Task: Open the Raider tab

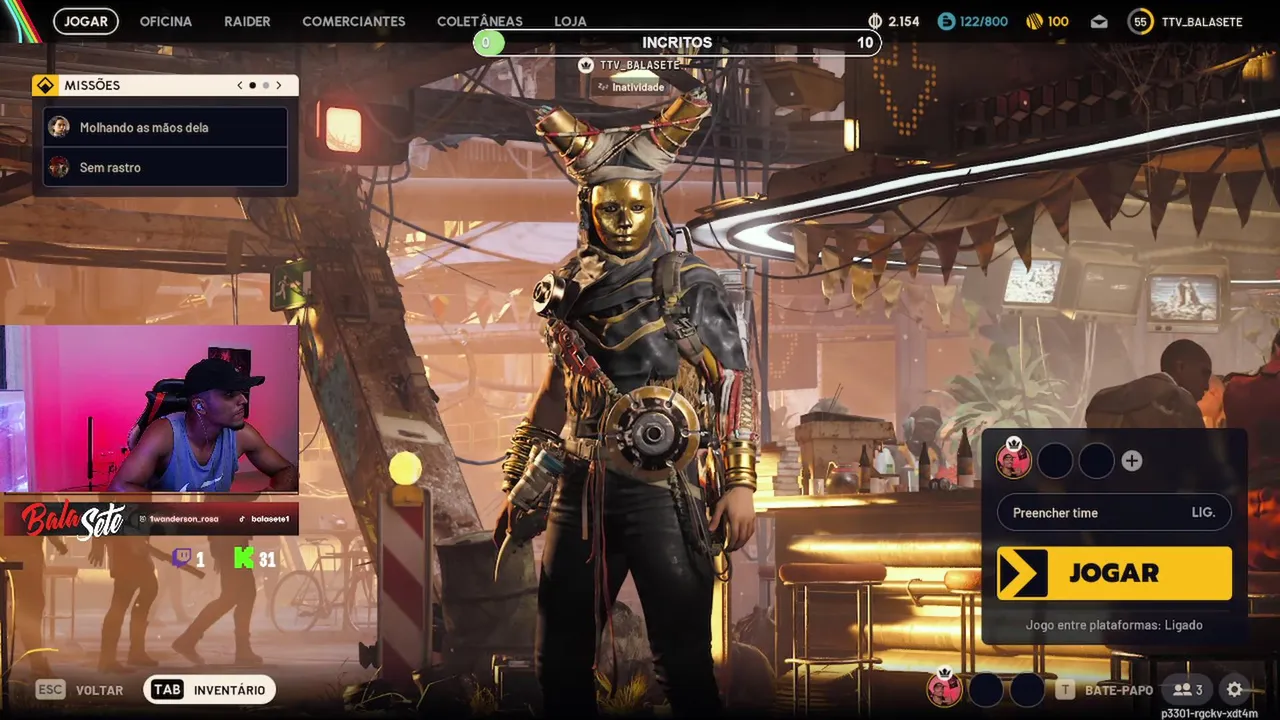Action: pos(247,21)
